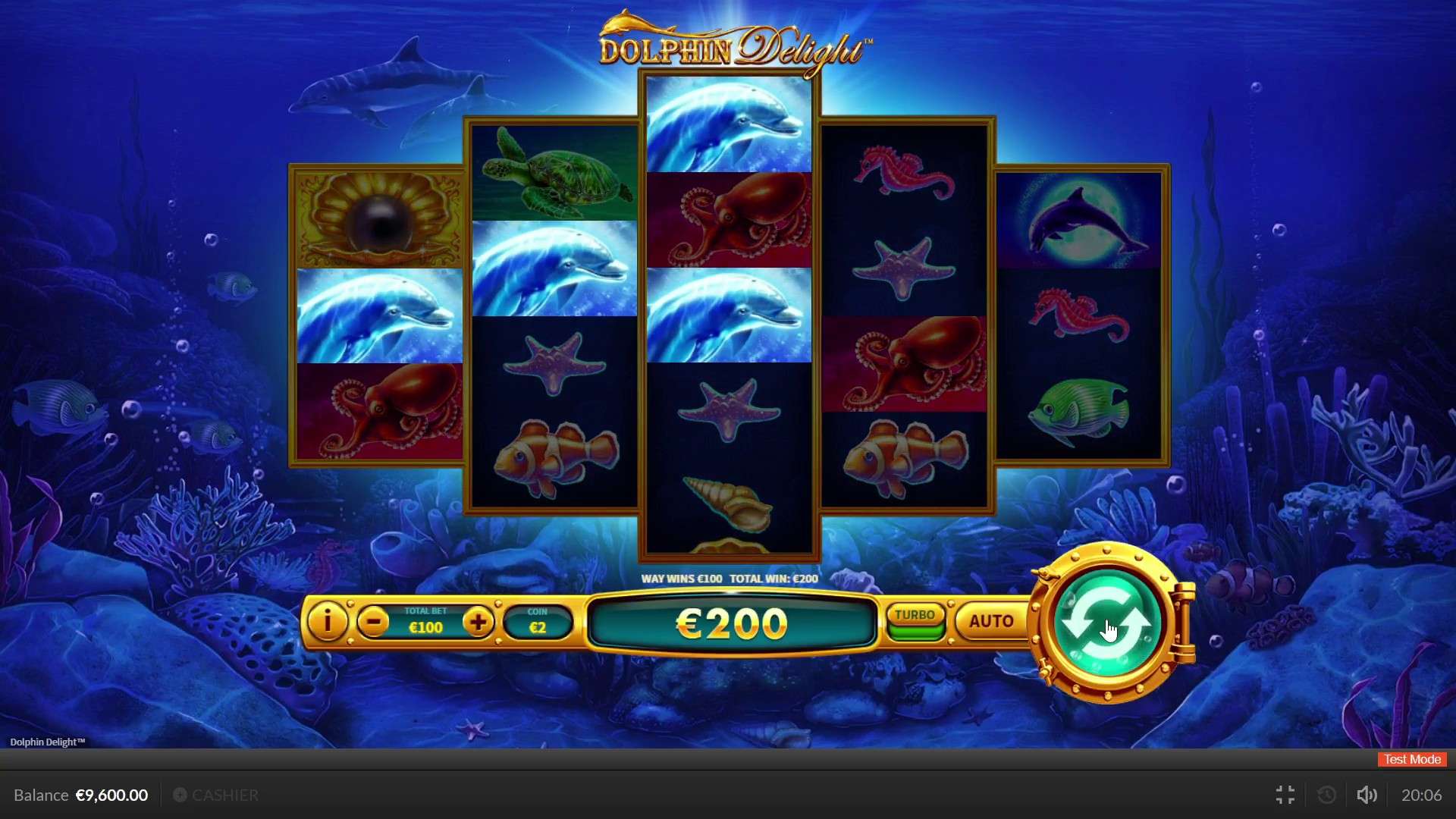The image size is (1456, 819).
Task: Increase Total Bet with the plus icon
Action: pos(479,622)
